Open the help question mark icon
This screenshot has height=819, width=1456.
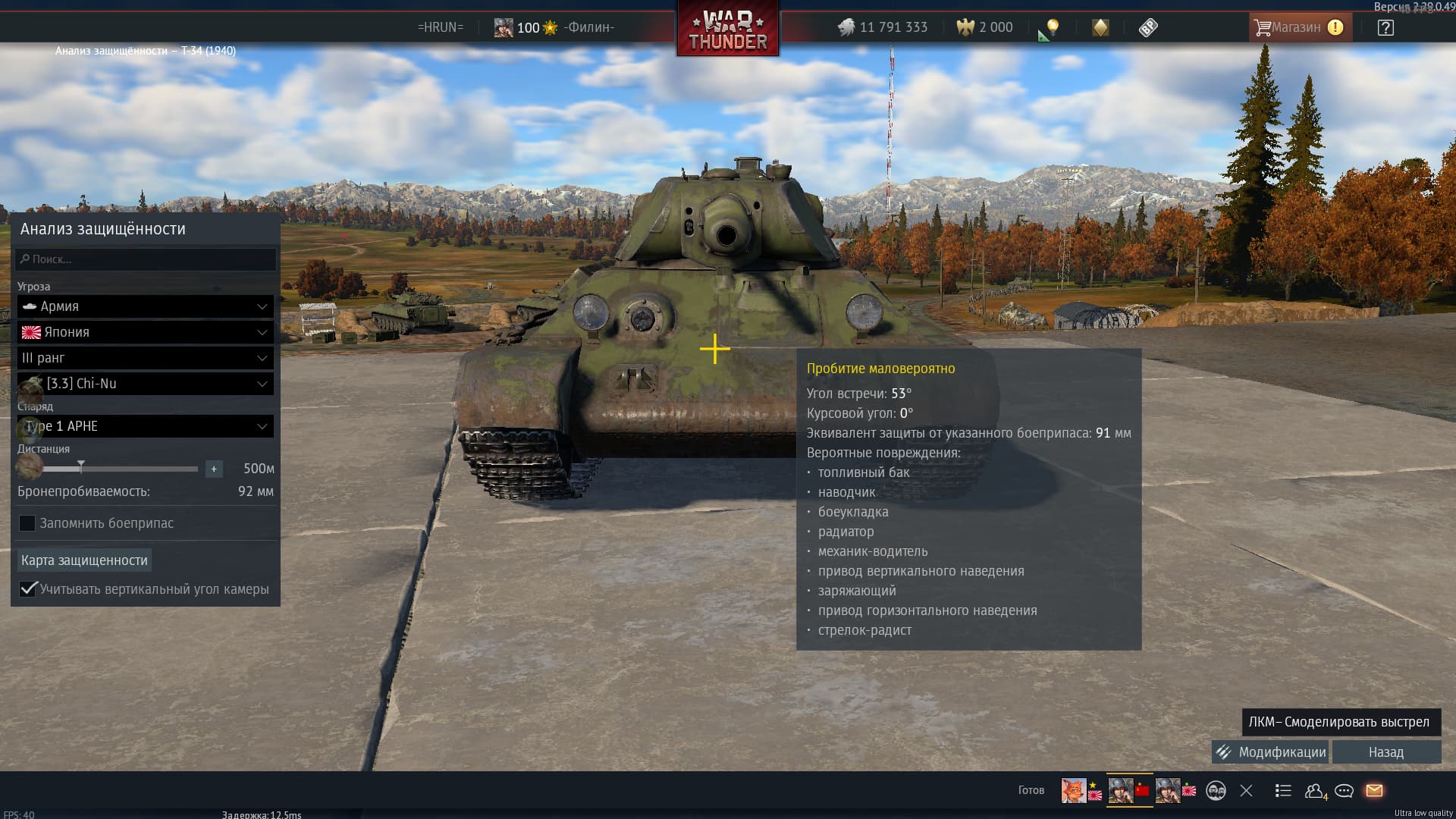[x=1385, y=28]
